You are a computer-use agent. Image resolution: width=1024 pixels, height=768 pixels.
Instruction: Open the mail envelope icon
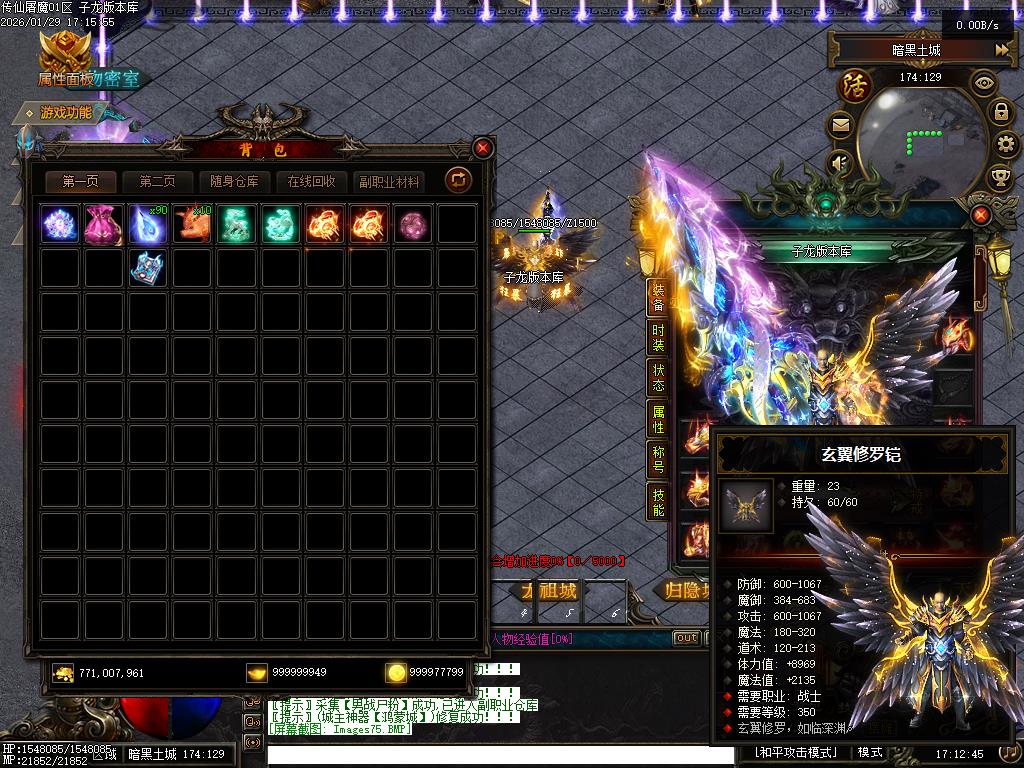tap(840, 126)
